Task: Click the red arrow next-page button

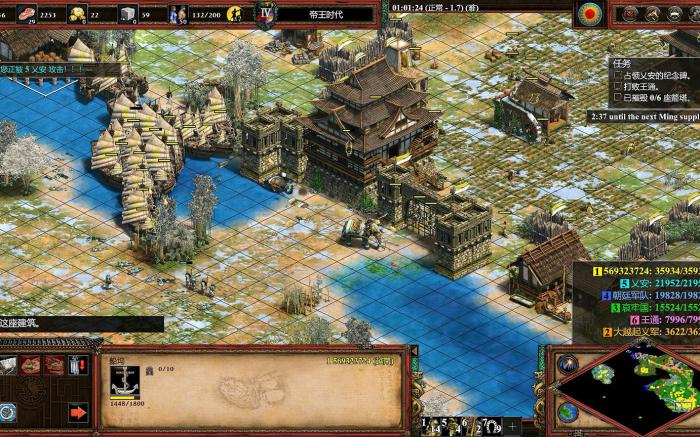Action: tap(78, 411)
